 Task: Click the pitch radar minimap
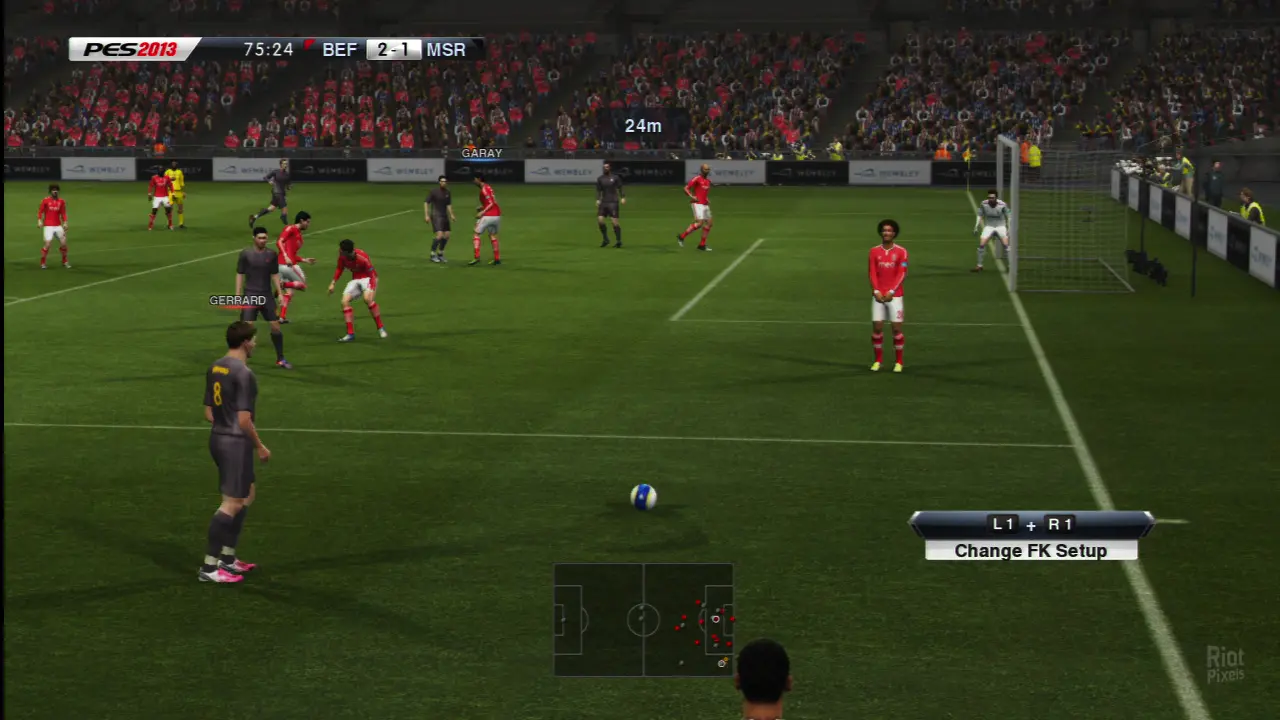[643, 619]
